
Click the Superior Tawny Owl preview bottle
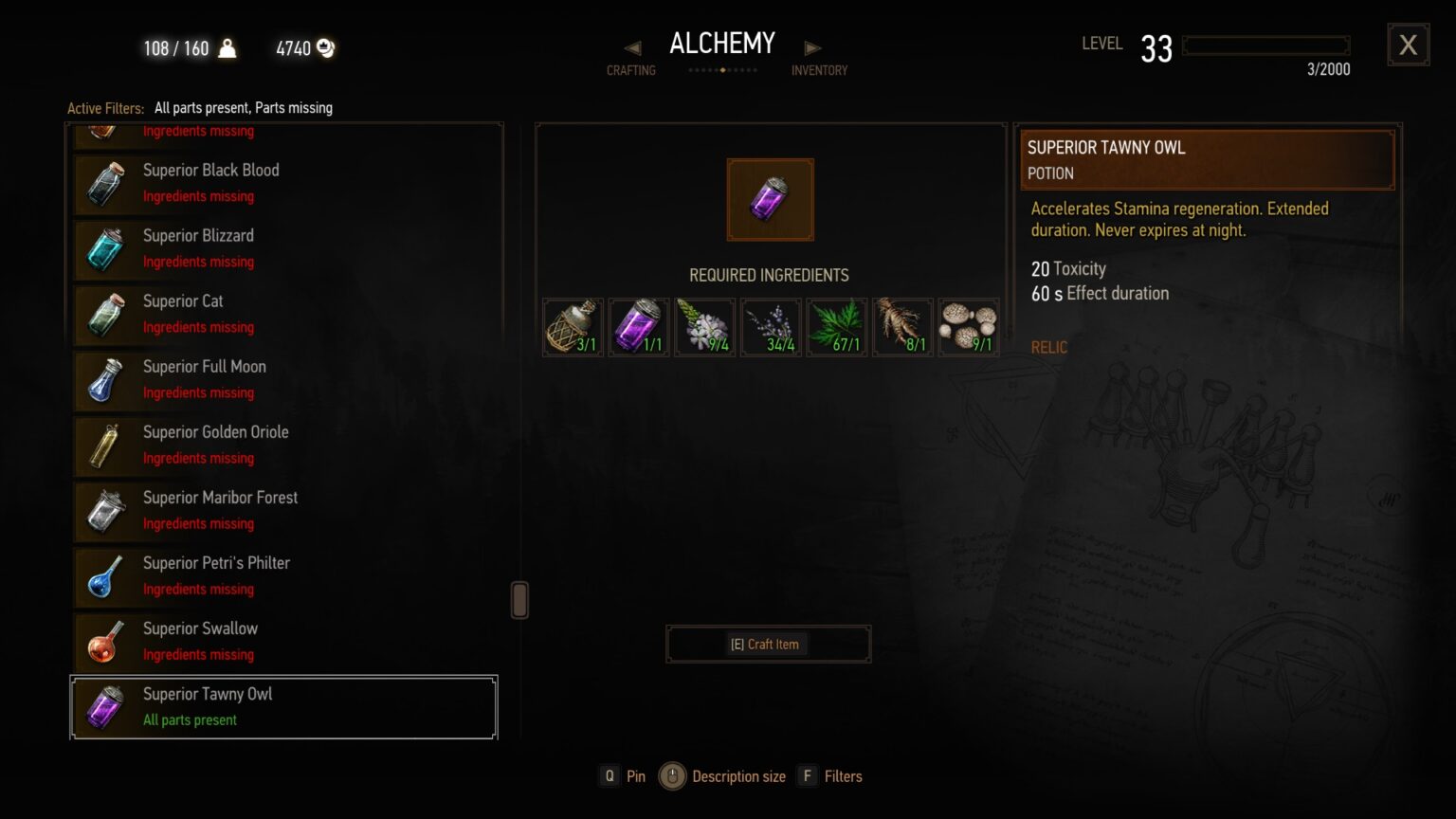click(x=770, y=199)
